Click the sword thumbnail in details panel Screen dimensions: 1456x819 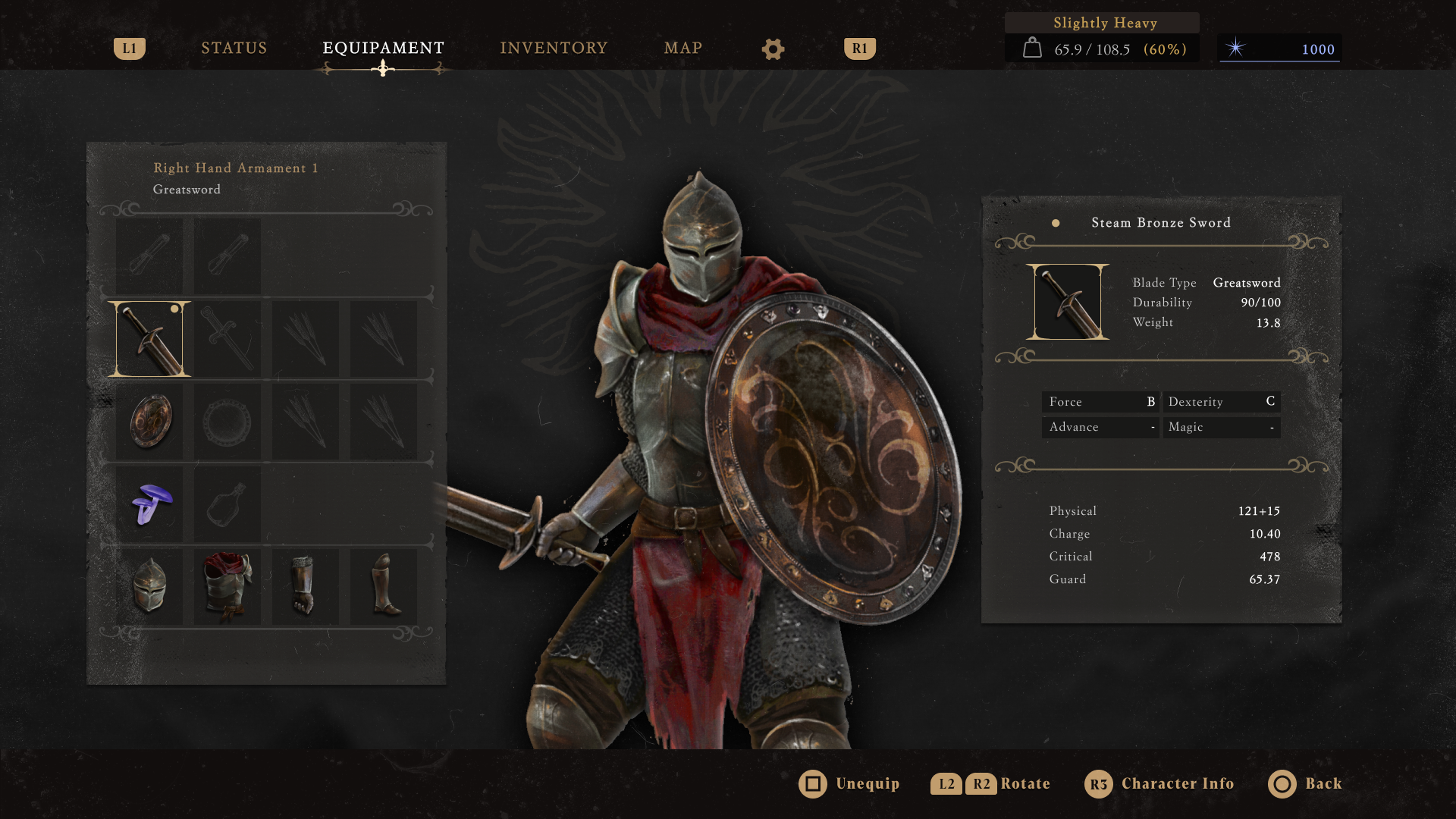1067,302
